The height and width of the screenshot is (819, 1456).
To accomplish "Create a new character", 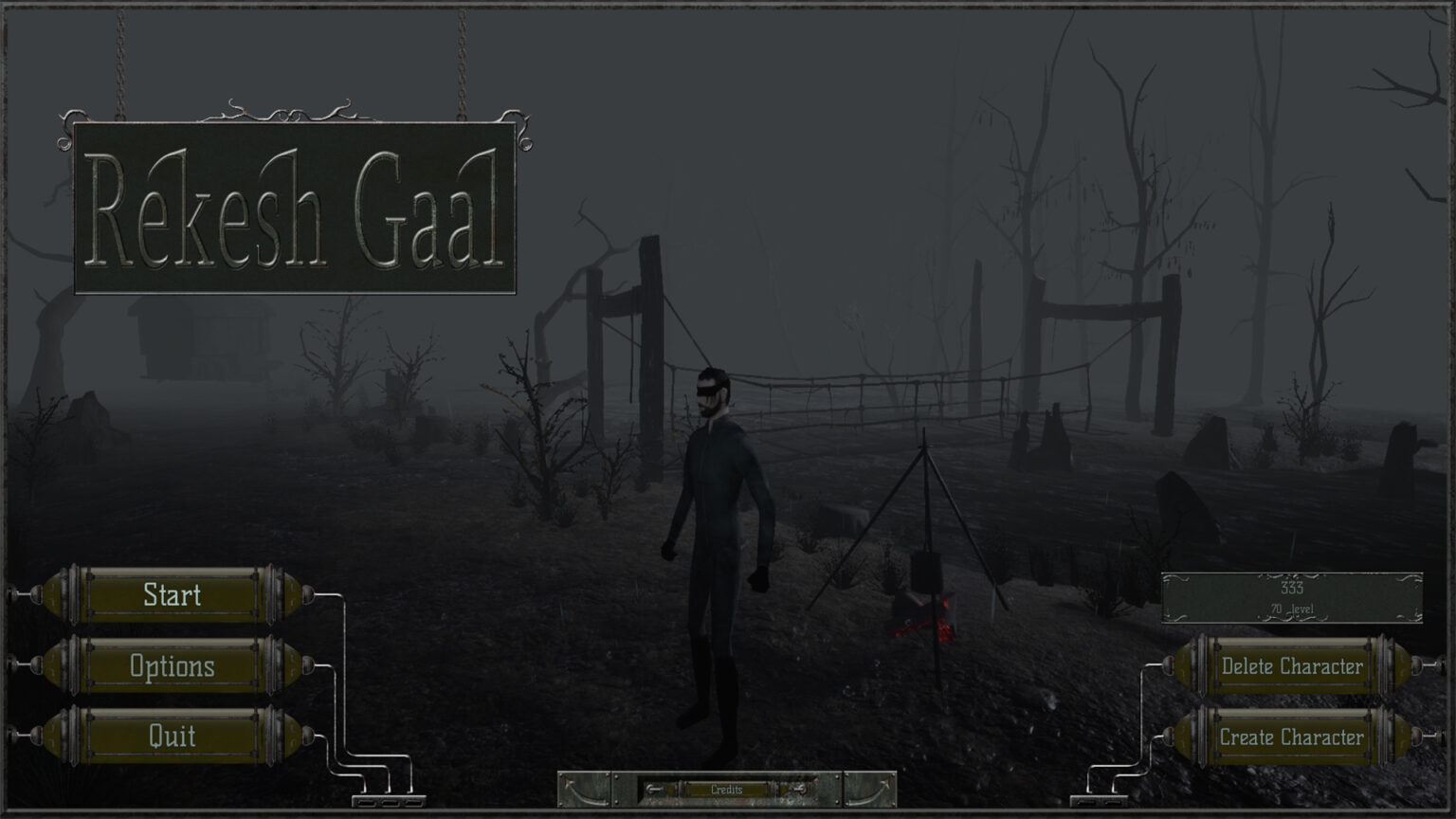I will pos(1291,737).
